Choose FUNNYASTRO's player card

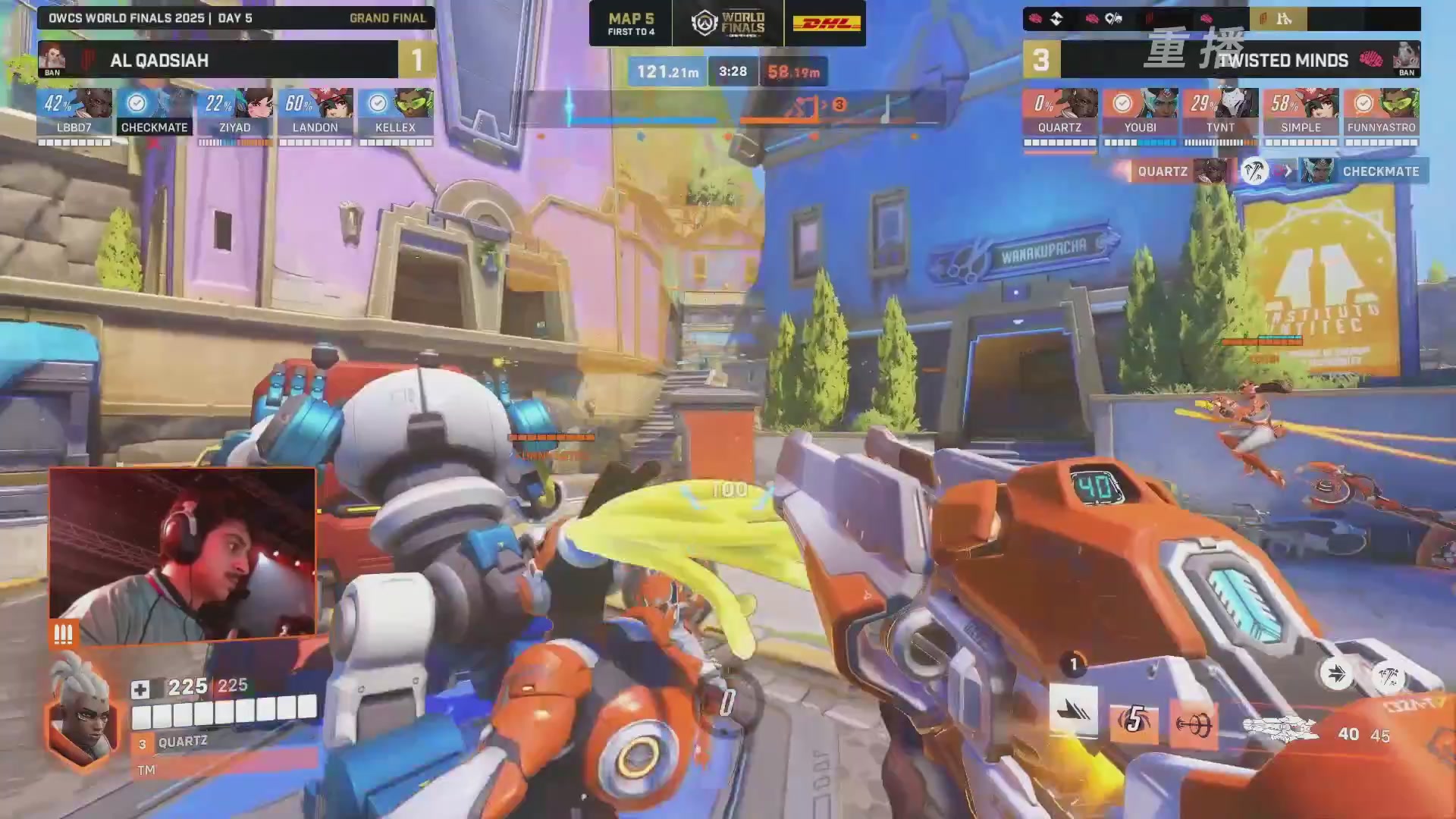[1381, 112]
